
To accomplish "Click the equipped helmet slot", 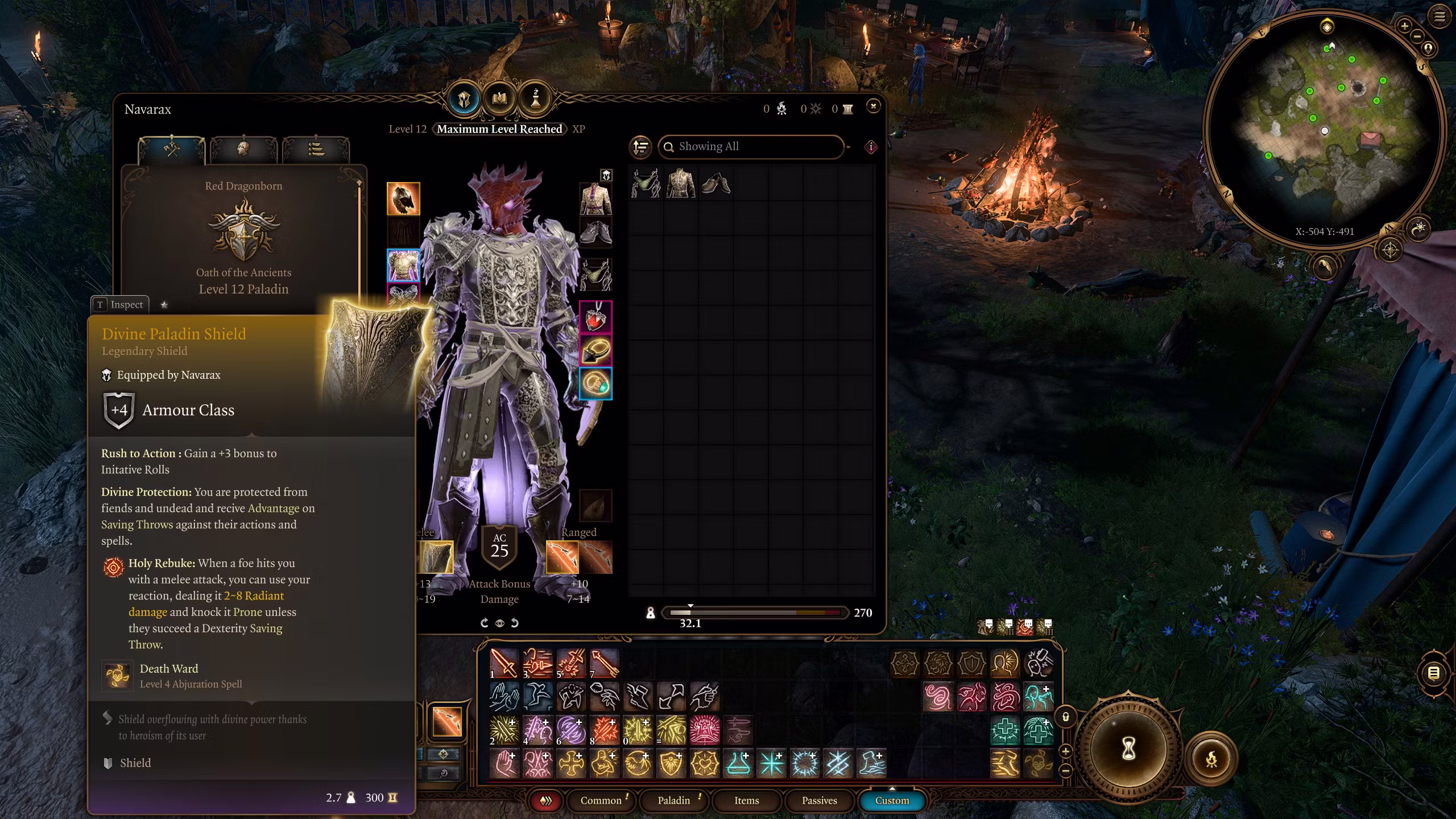I will point(403,198).
